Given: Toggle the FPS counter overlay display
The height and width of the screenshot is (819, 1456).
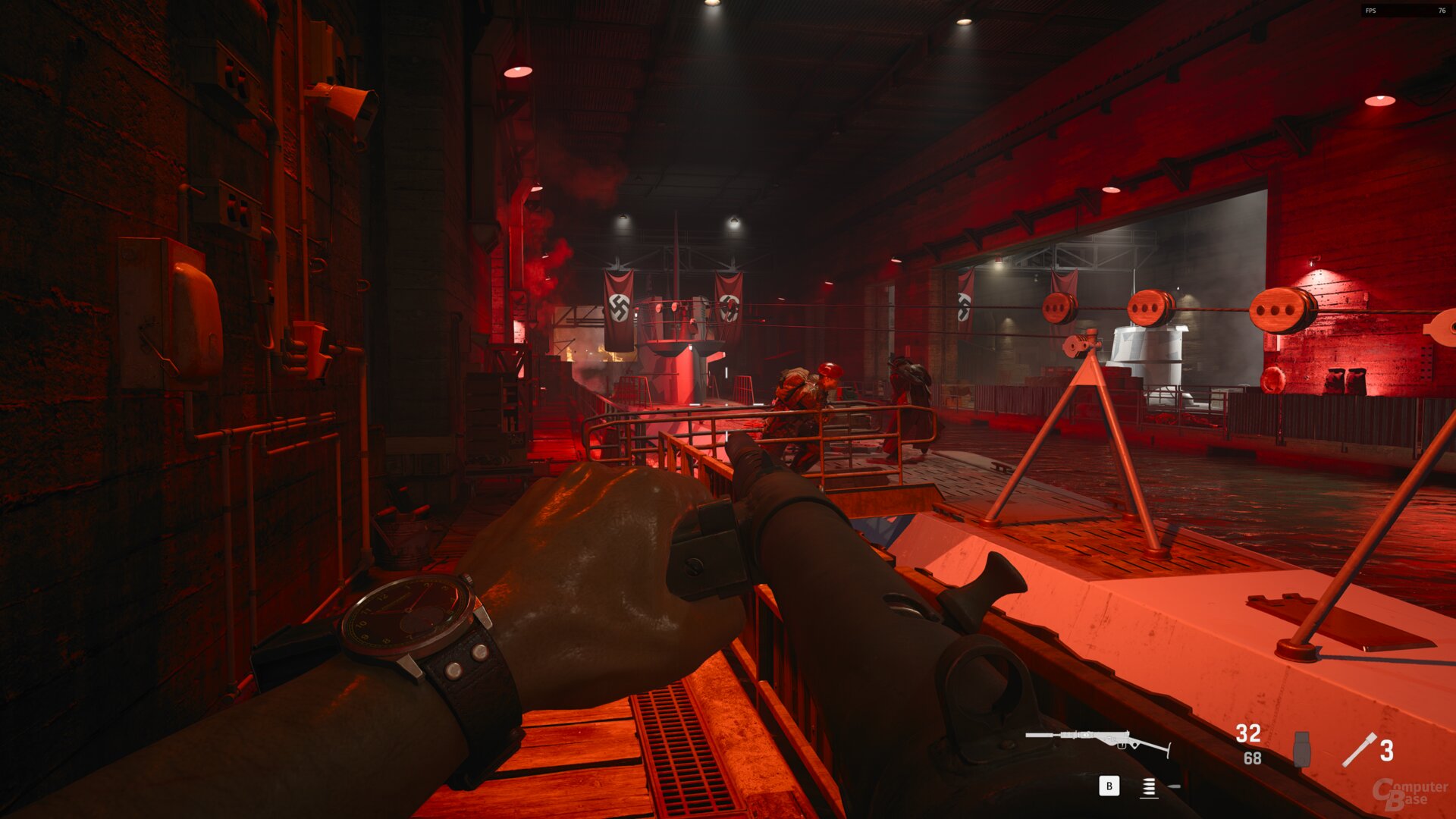Looking at the screenshot, I should pyautogui.click(x=1407, y=11).
